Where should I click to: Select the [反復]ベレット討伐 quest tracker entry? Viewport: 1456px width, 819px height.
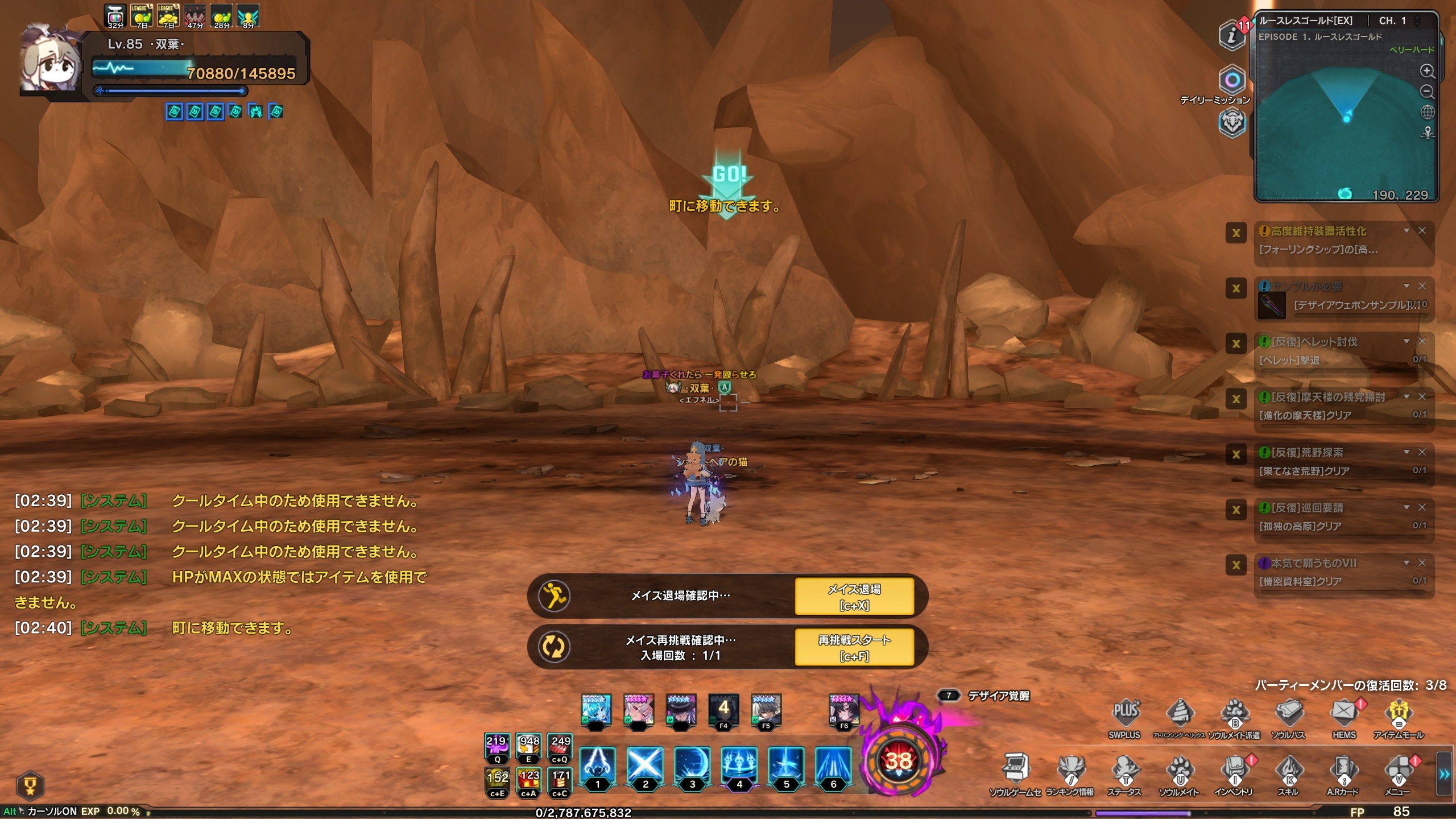(1331, 350)
